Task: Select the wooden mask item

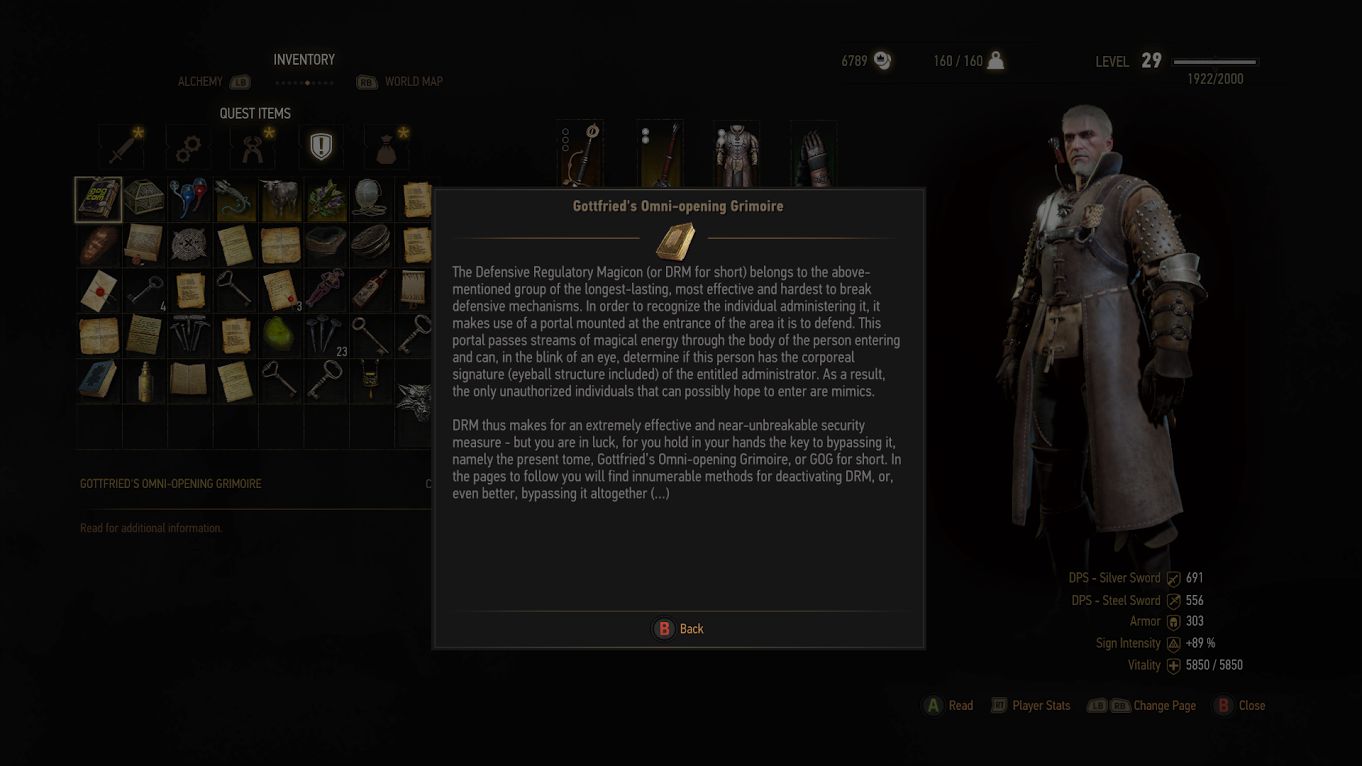Action: 98,245
